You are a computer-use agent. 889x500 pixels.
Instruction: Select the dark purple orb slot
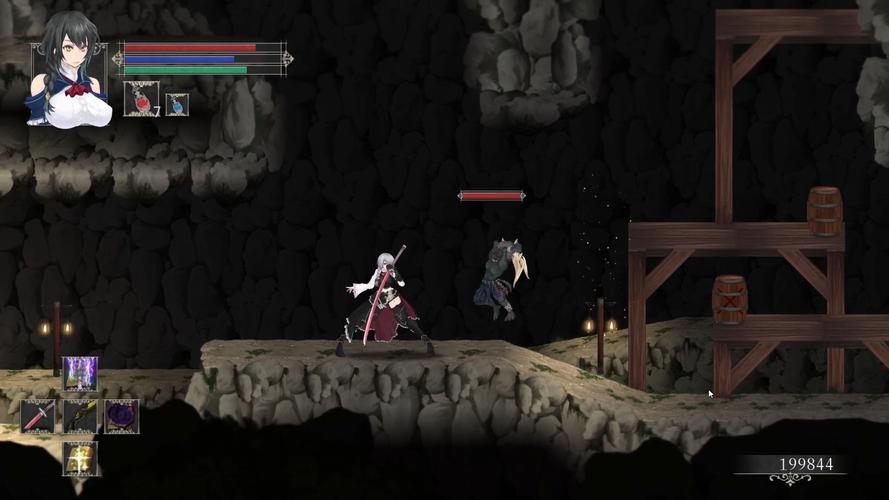122,416
